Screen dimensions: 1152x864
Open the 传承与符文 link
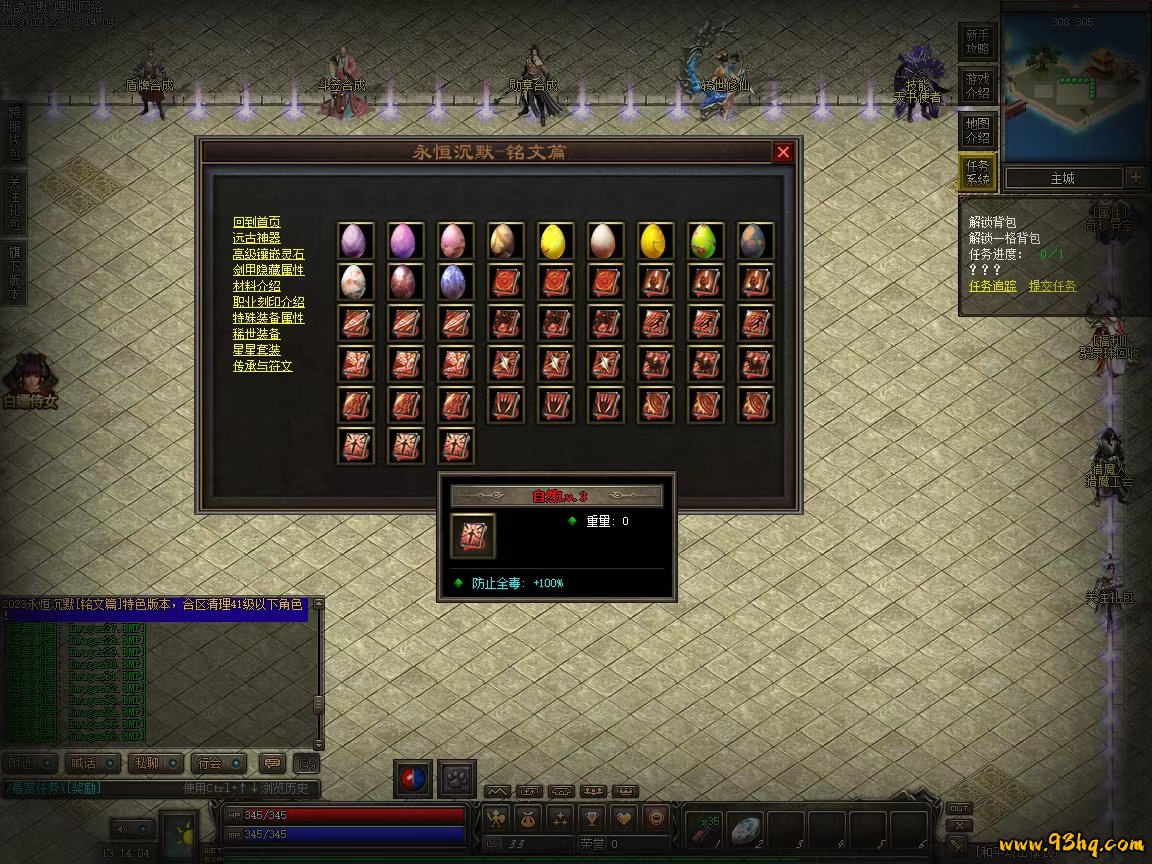(262, 366)
